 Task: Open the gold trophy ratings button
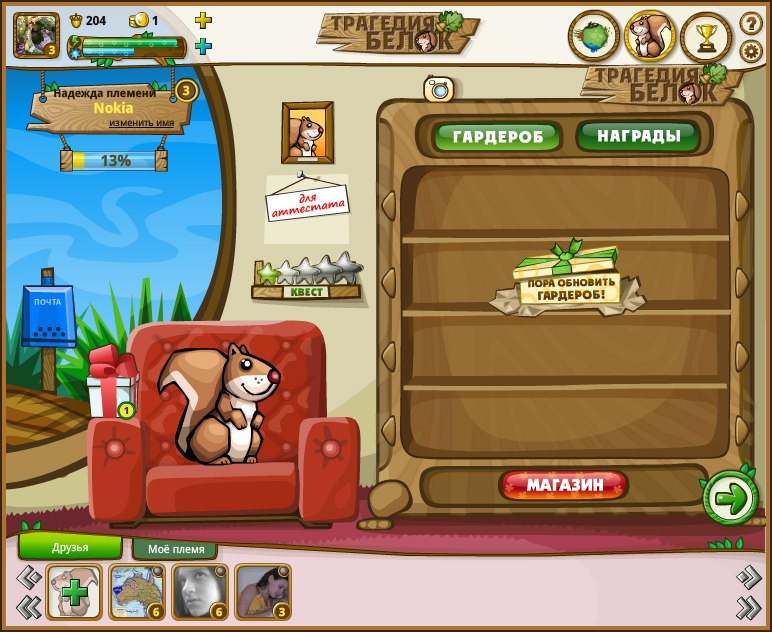pos(707,38)
